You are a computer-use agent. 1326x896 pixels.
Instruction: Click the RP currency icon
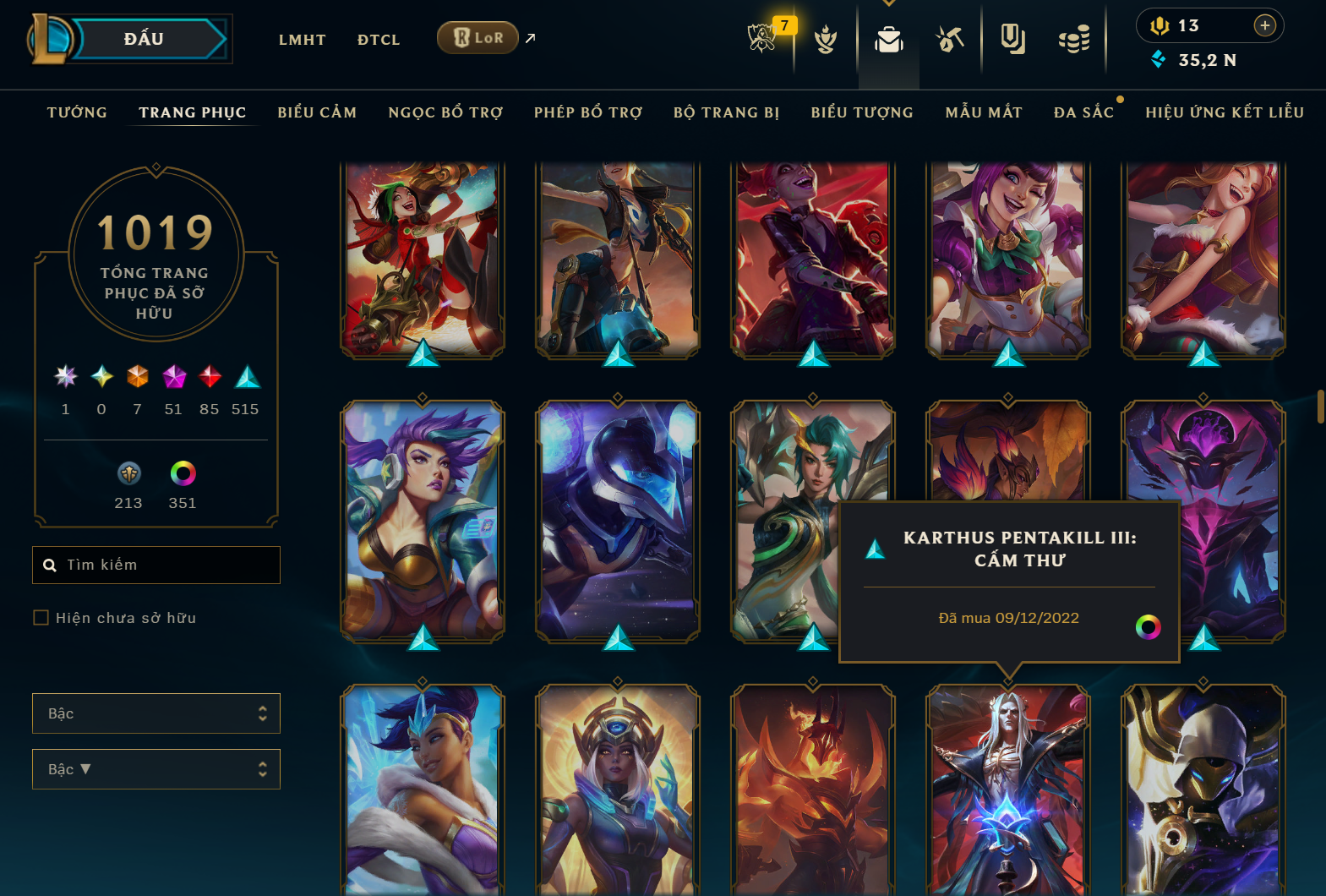coord(1161,25)
